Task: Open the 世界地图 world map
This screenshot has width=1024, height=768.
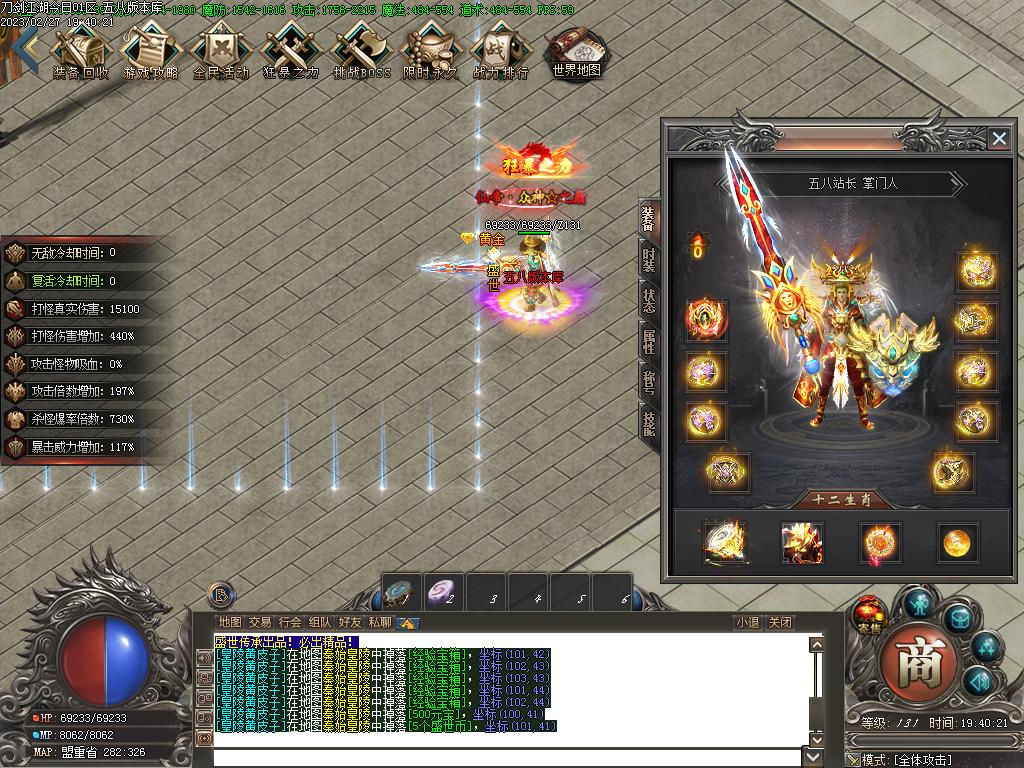Action: pyautogui.click(x=576, y=50)
